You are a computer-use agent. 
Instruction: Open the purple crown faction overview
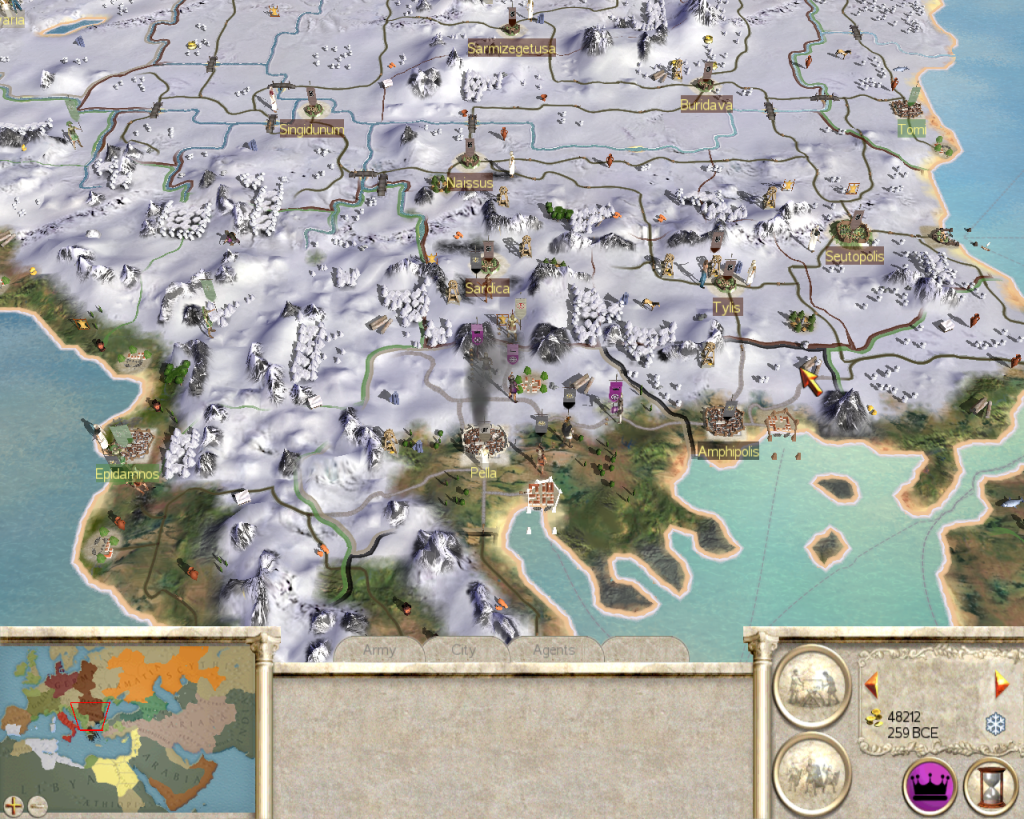coord(927,786)
